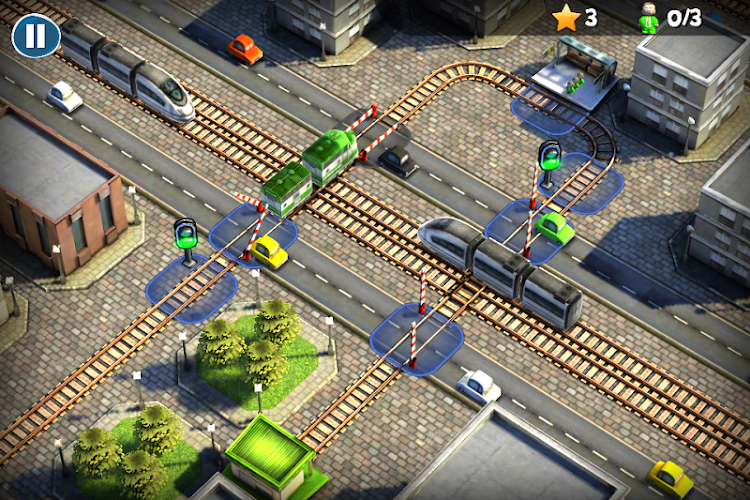Pause the game with the pause button
750x500 pixels.
coord(35,36)
